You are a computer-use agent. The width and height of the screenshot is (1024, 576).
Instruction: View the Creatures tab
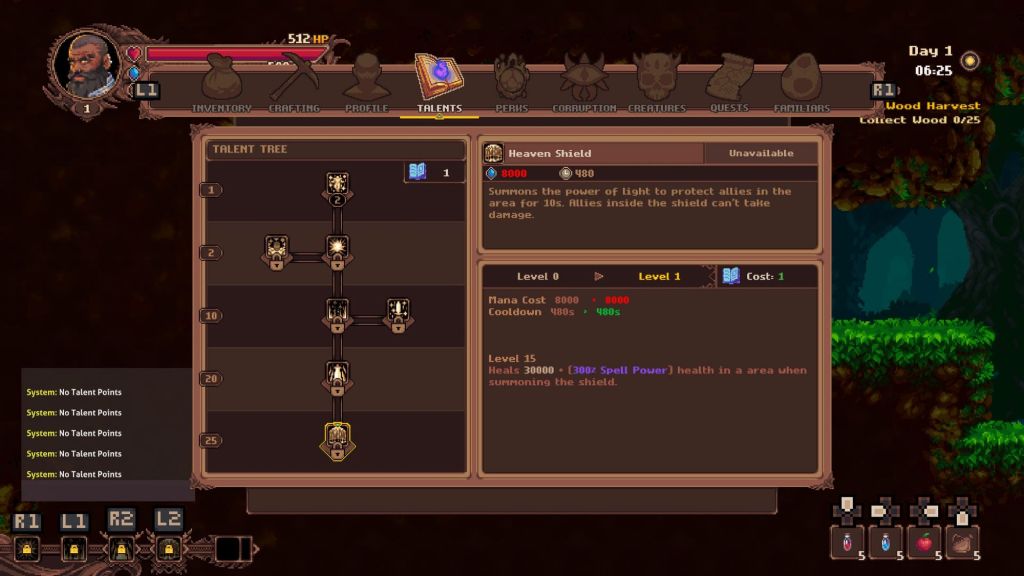coord(657,84)
